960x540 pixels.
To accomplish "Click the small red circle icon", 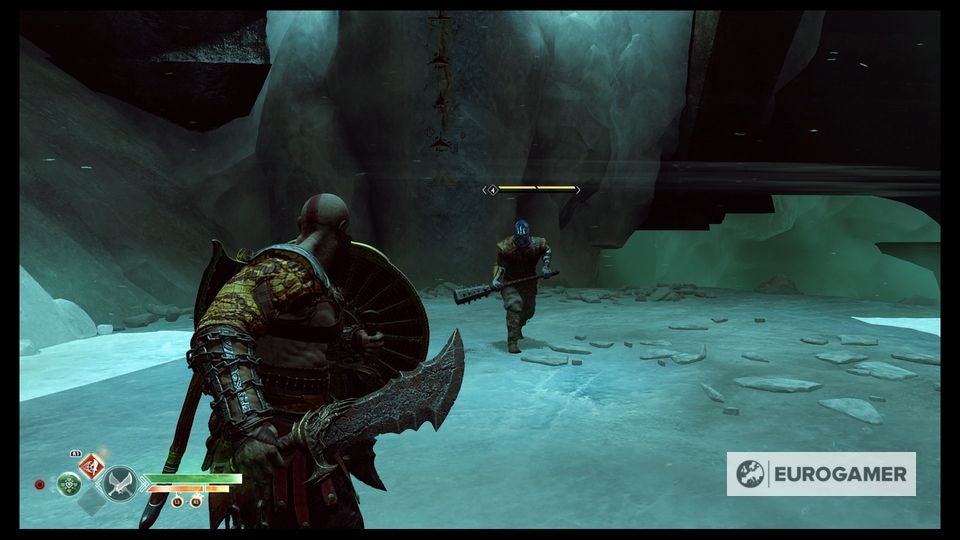I will coord(40,485).
